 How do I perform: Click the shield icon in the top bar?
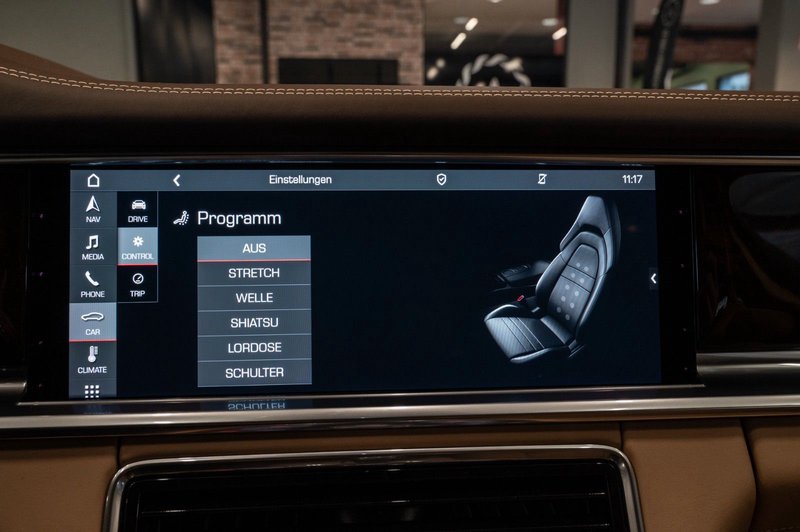pos(441,180)
